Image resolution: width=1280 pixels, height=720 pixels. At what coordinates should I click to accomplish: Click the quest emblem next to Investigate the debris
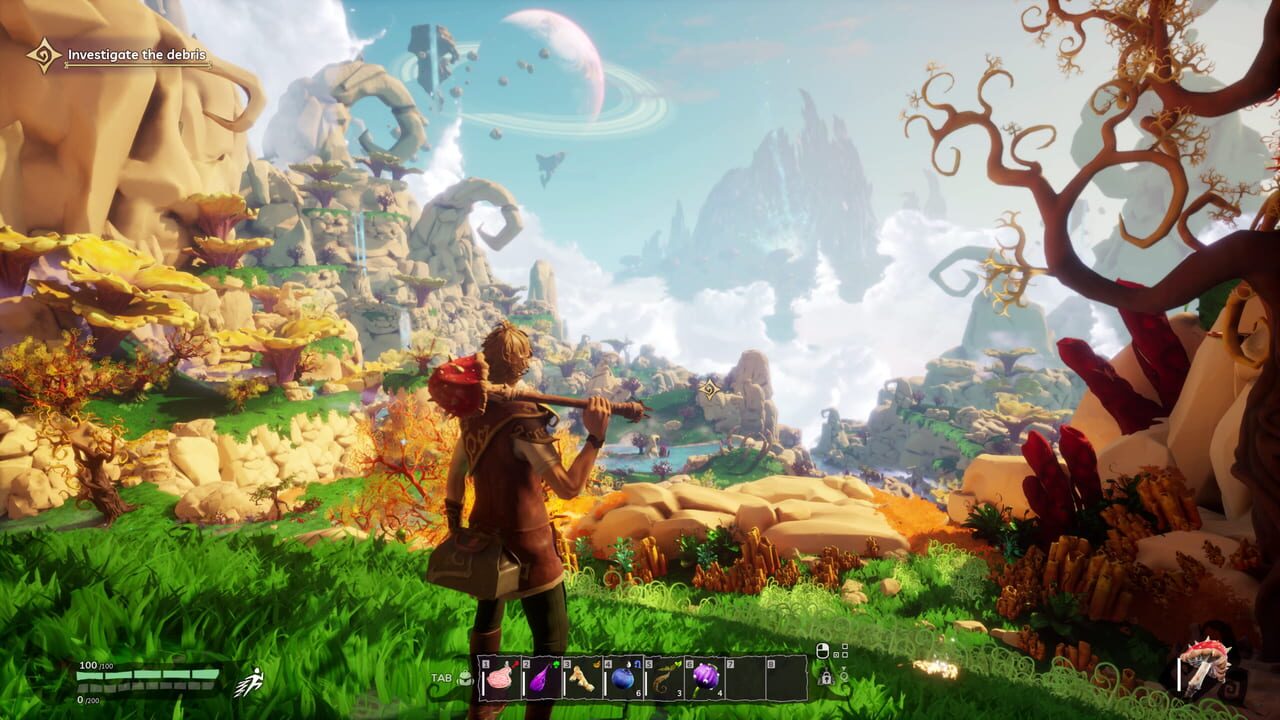click(x=40, y=52)
